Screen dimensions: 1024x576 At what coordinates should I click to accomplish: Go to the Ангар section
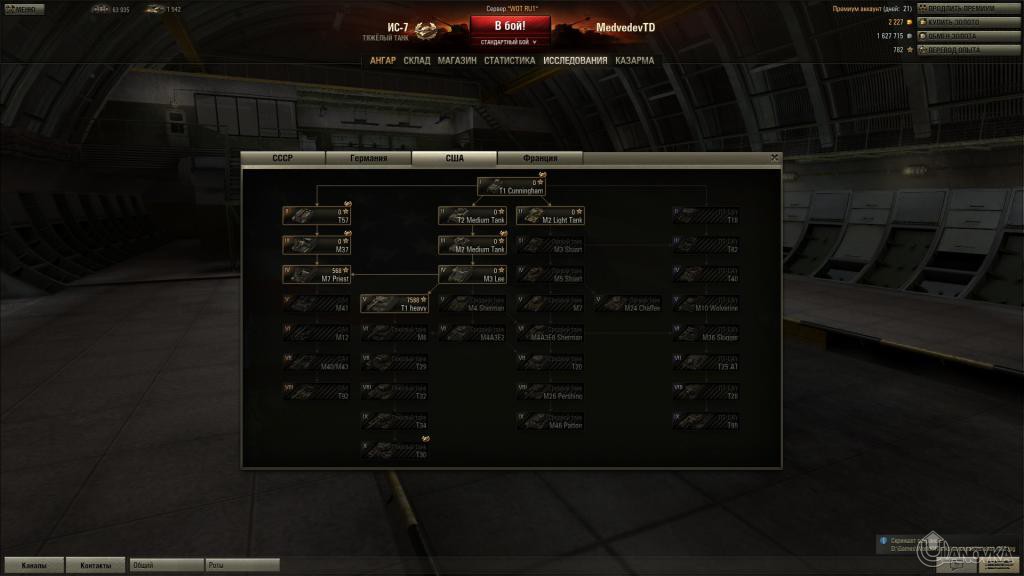click(x=383, y=60)
